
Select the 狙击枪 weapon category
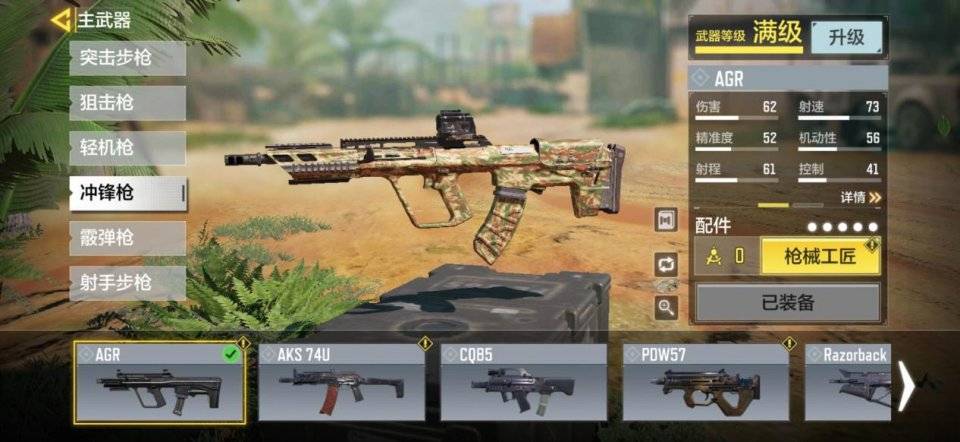127,103
